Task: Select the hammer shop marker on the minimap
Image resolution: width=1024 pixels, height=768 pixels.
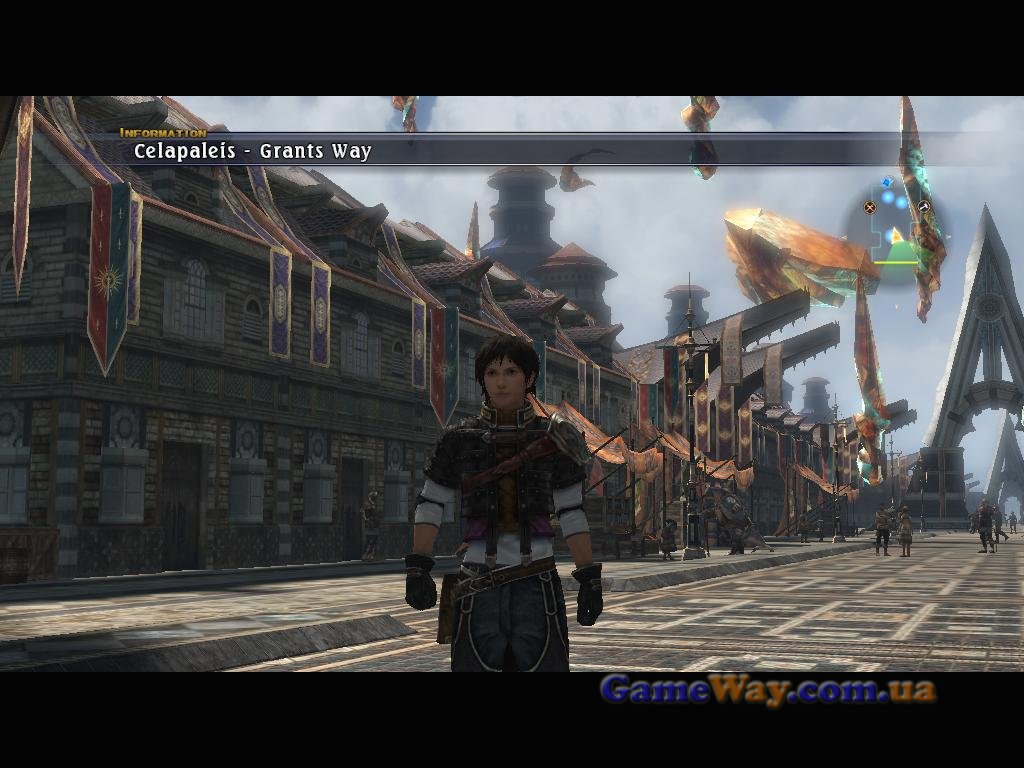Action: coord(925,207)
